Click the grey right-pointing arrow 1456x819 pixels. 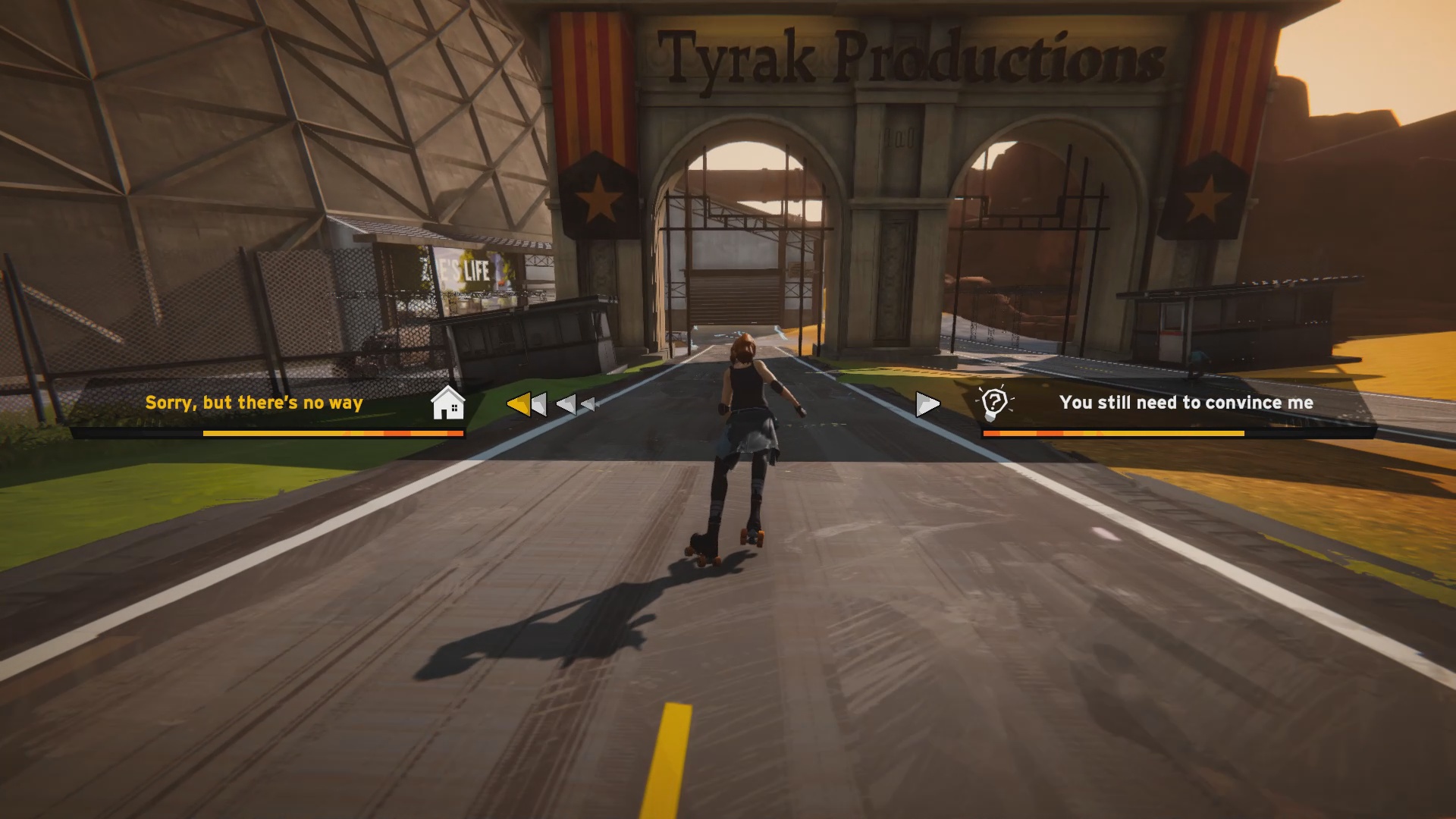tap(927, 404)
